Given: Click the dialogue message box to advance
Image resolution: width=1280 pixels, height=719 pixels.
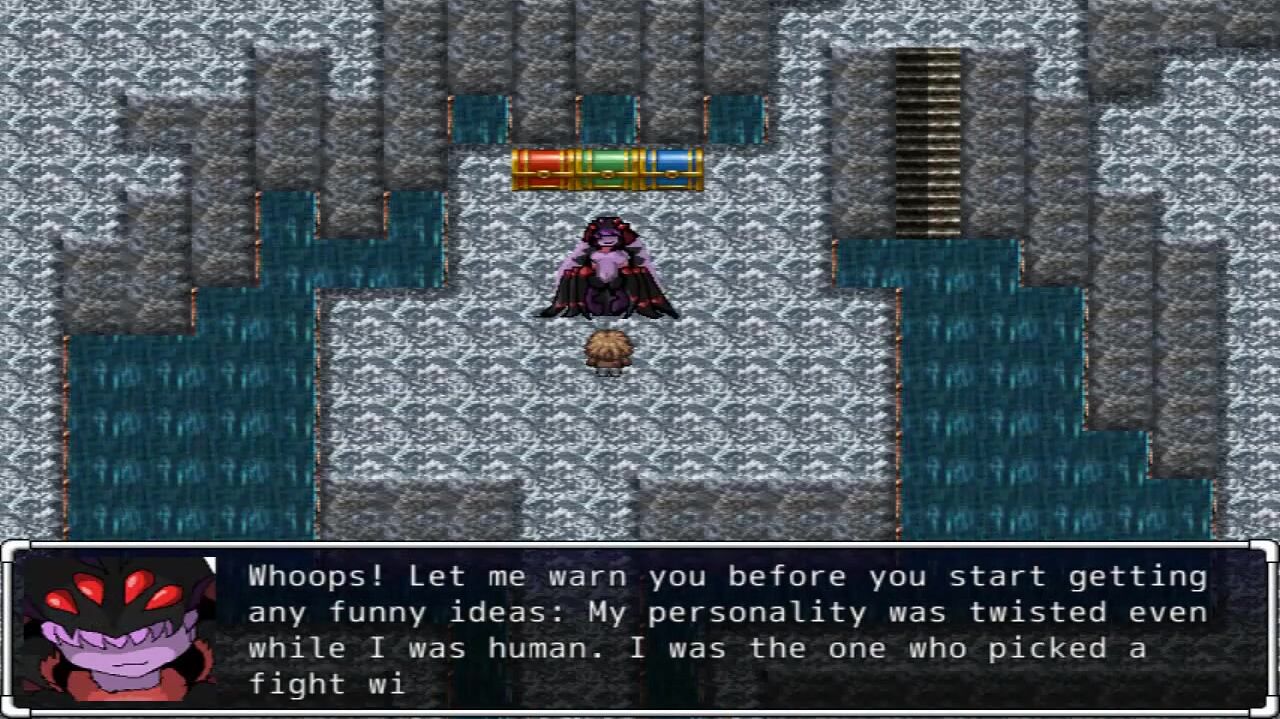Looking at the screenshot, I should click(x=728, y=628).
